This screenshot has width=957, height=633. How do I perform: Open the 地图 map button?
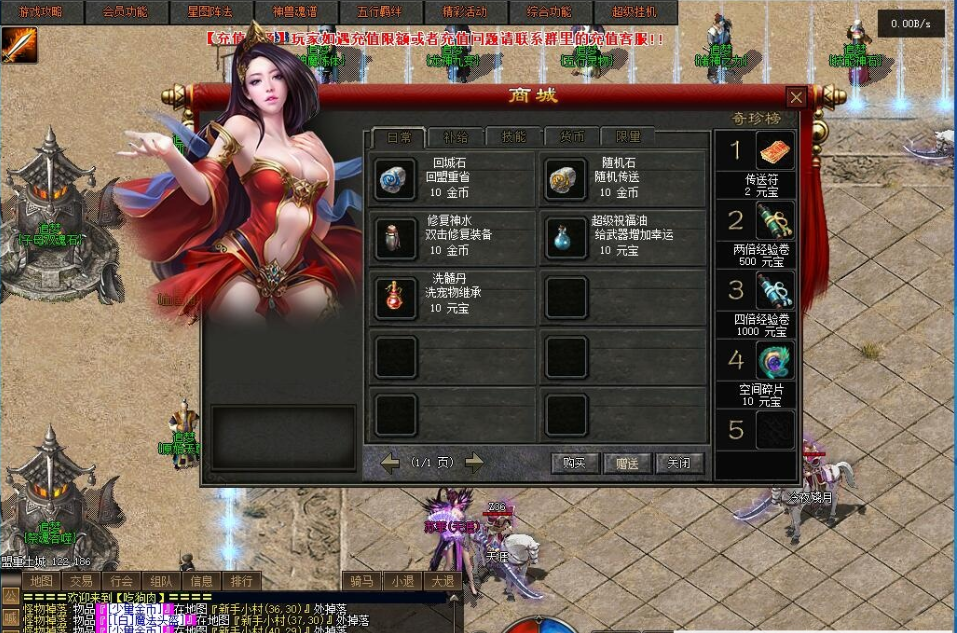[x=41, y=581]
